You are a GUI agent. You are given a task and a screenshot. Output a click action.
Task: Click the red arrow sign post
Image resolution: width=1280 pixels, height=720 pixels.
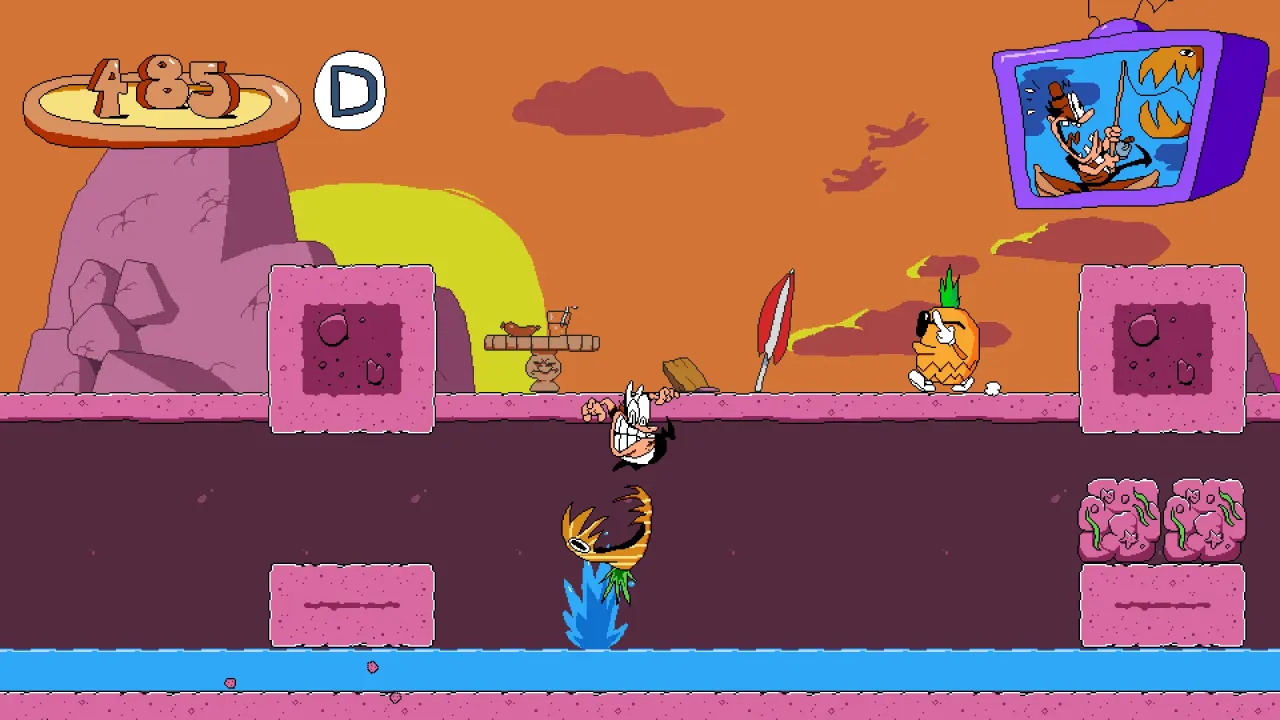pyautogui.click(x=777, y=320)
